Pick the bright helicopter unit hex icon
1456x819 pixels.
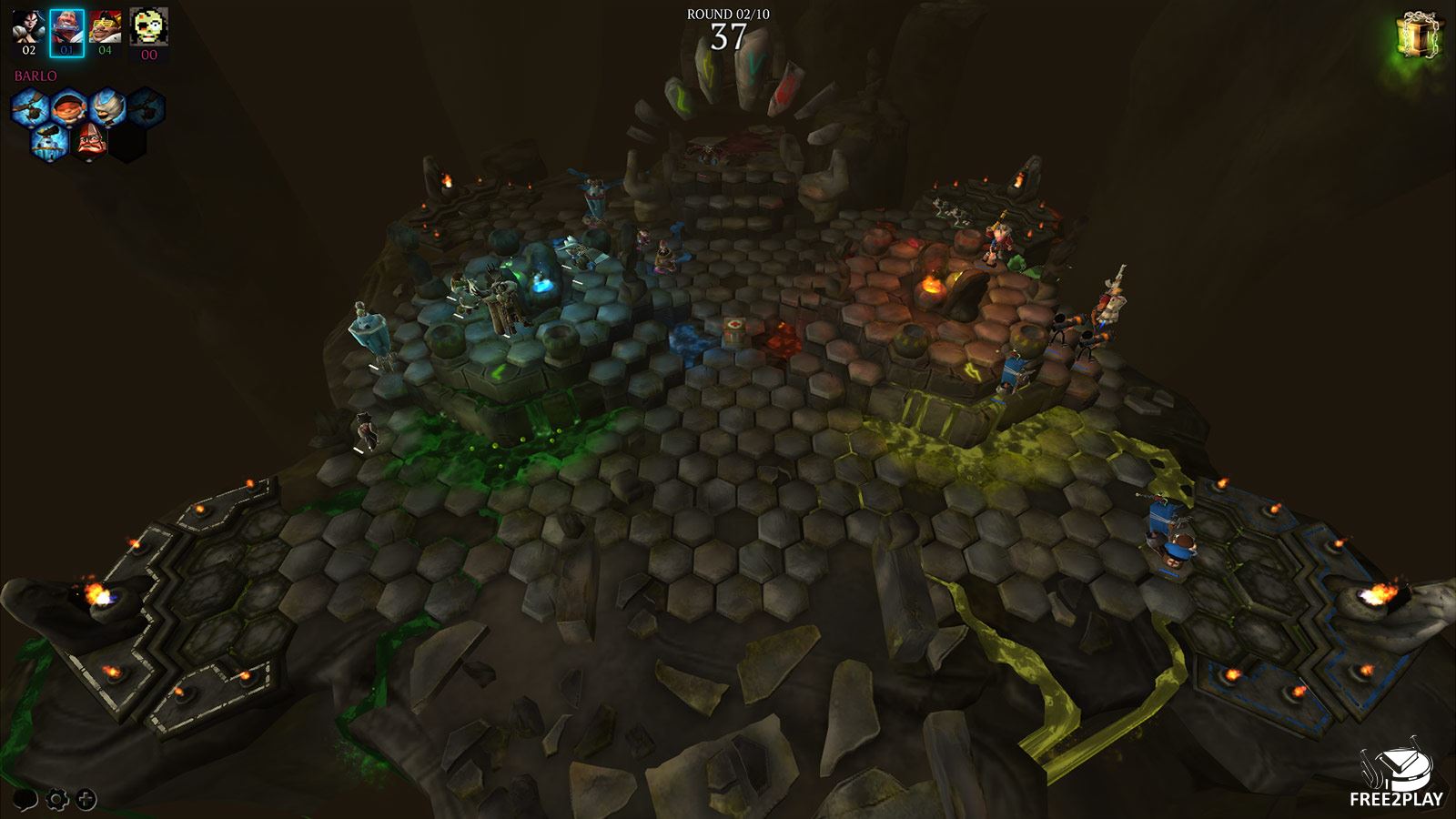[x=28, y=109]
